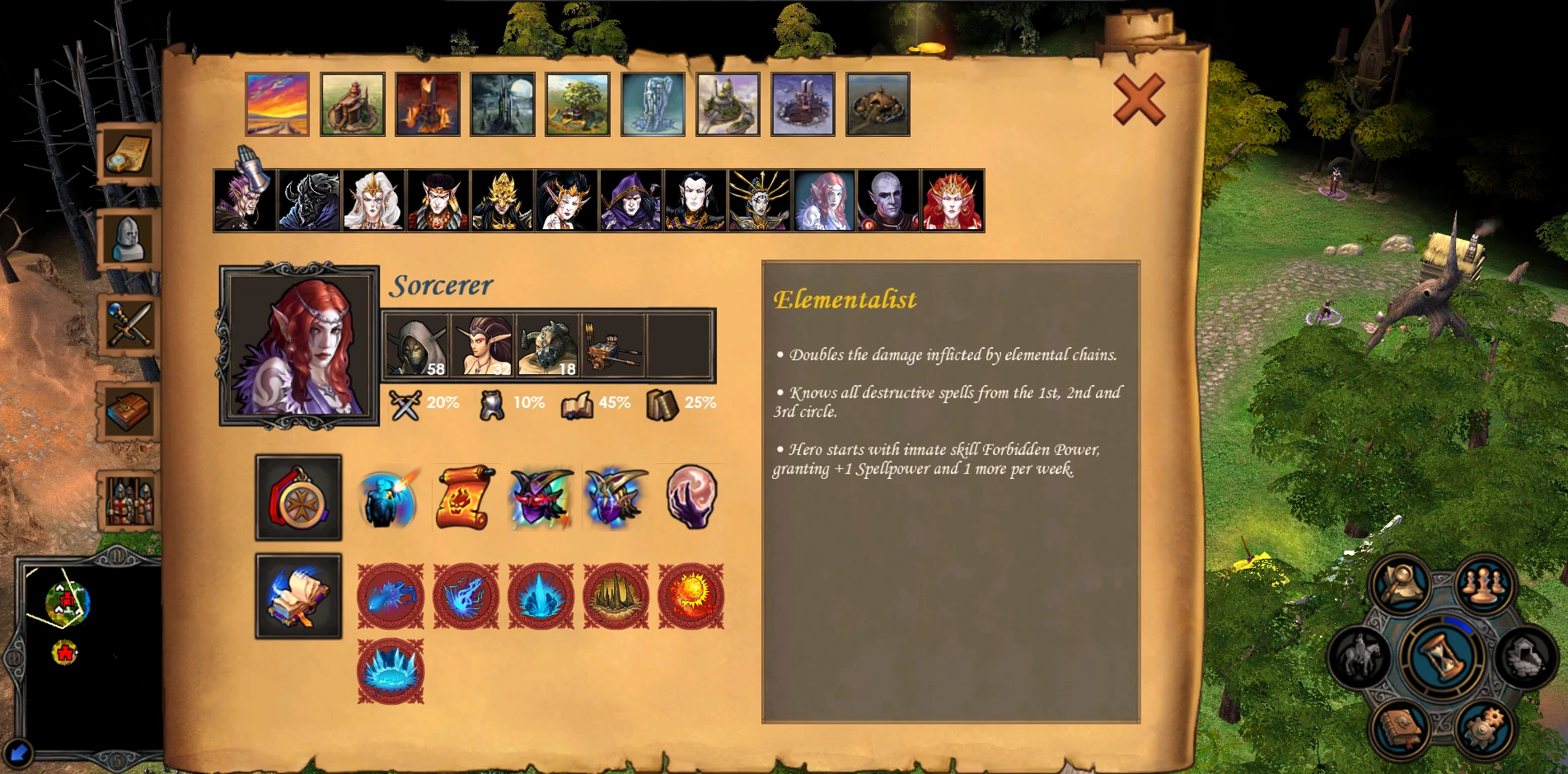Close the hero information scroll
The width and height of the screenshot is (1568, 774).
pos(1141,99)
